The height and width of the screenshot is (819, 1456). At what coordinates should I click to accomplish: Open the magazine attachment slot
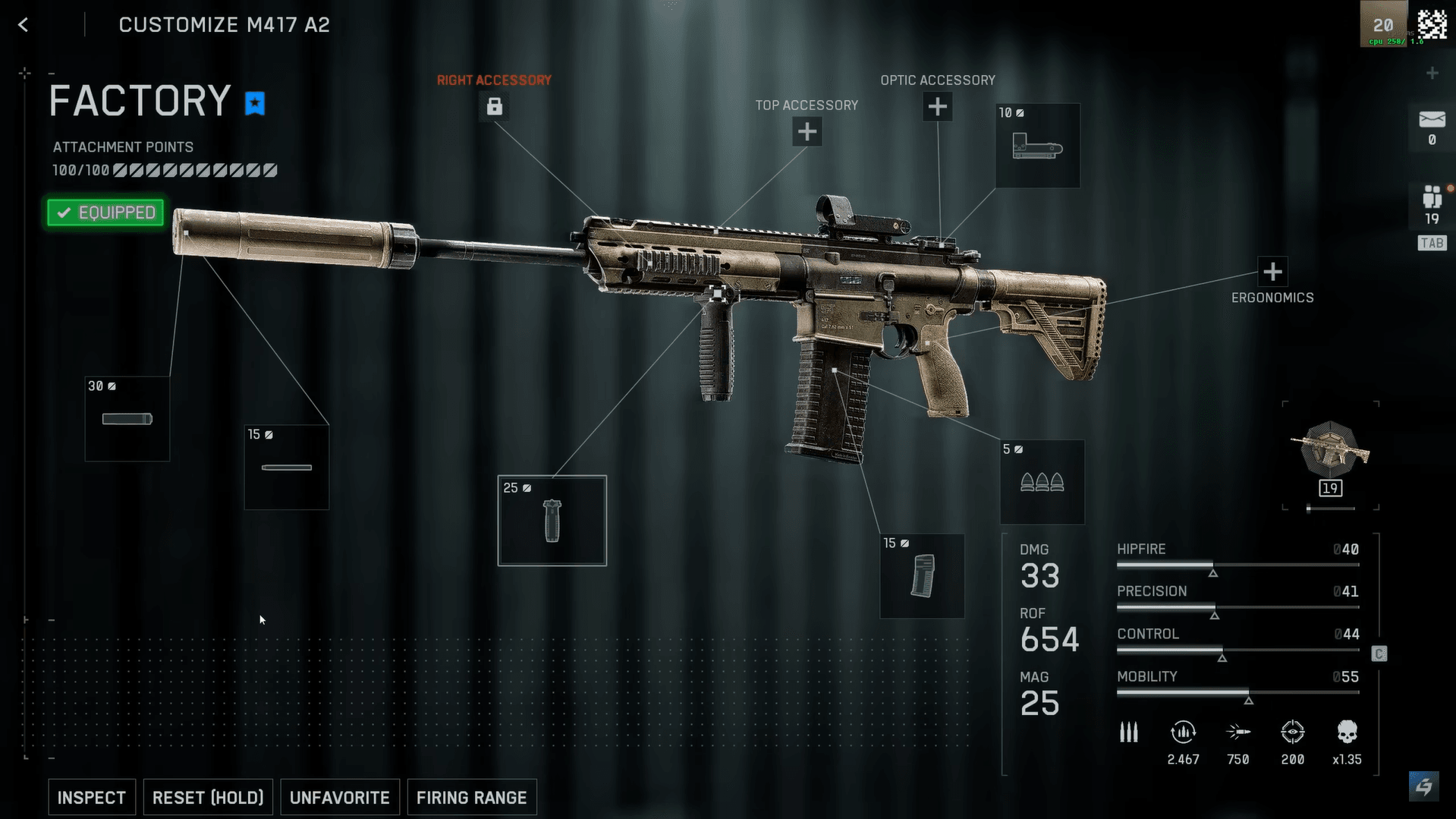click(x=922, y=576)
